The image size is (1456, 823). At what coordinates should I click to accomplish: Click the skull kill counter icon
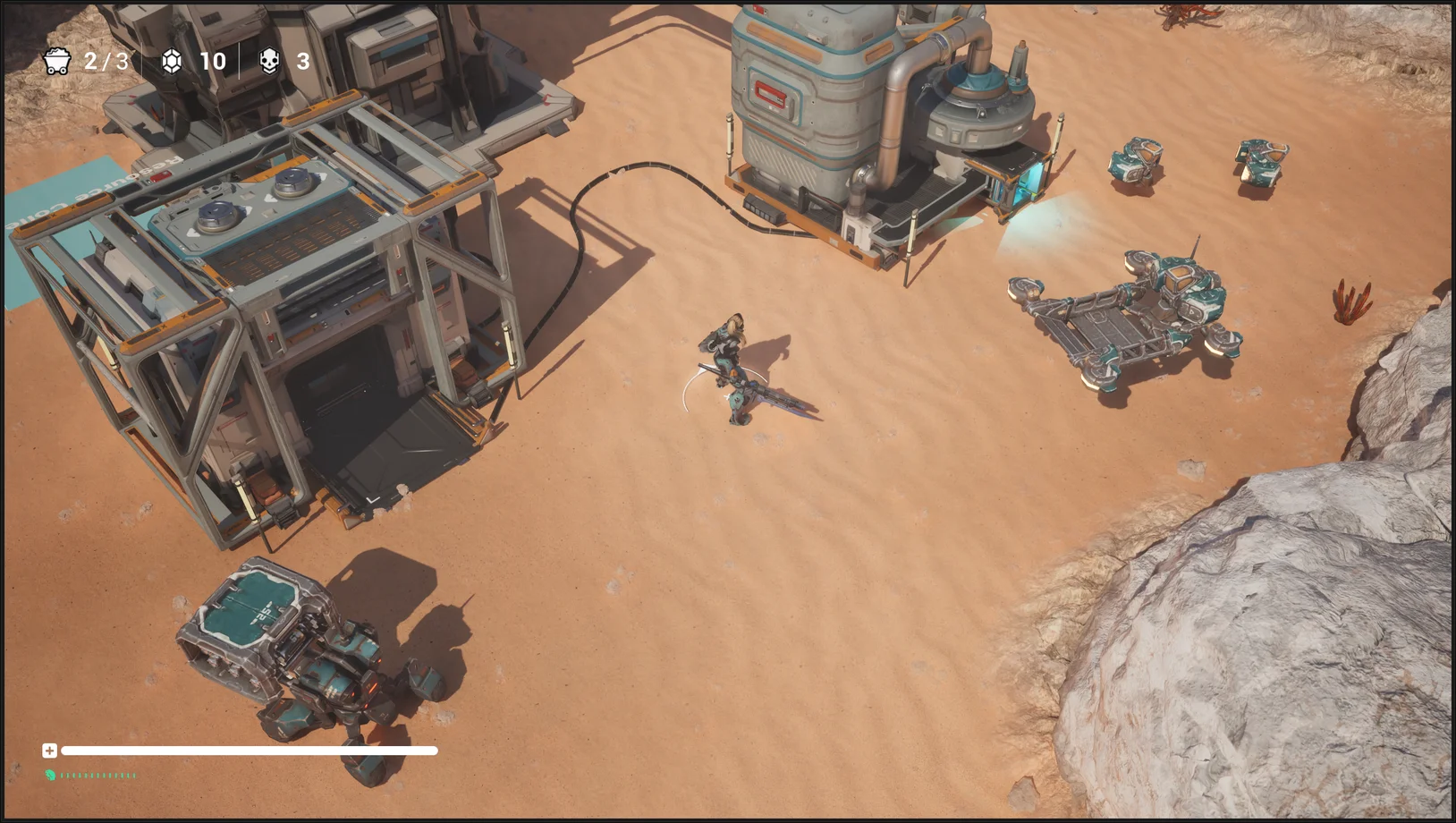pos(269,61)
